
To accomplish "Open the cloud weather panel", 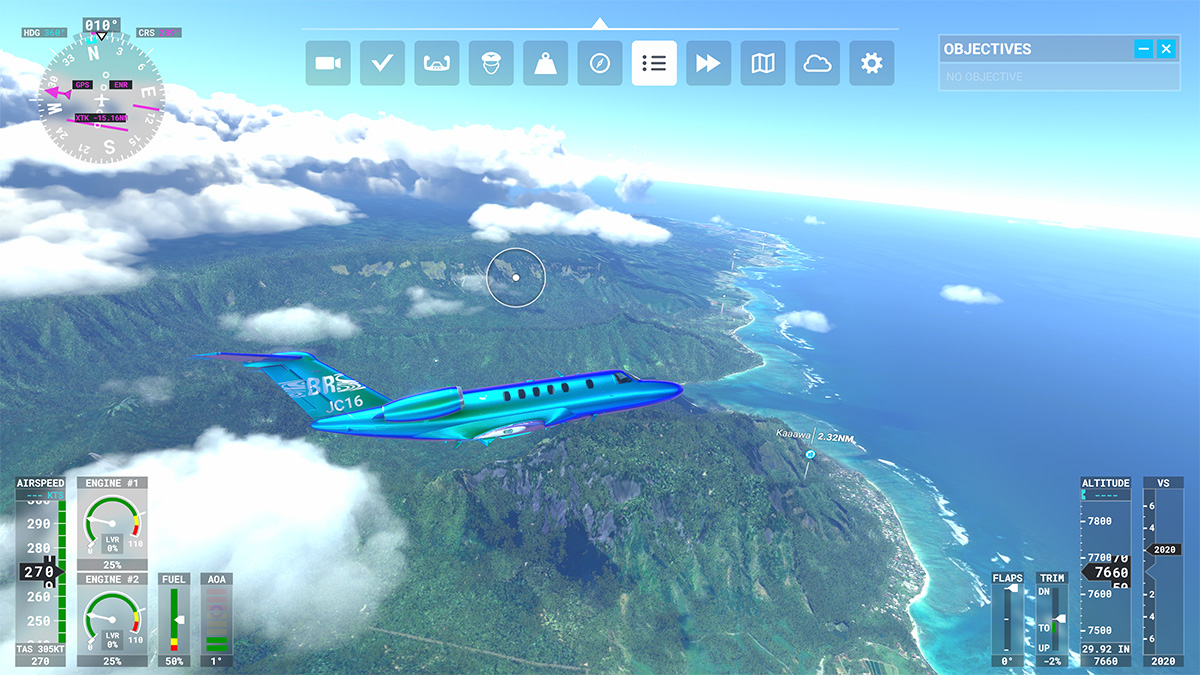I will click(817, 63).
